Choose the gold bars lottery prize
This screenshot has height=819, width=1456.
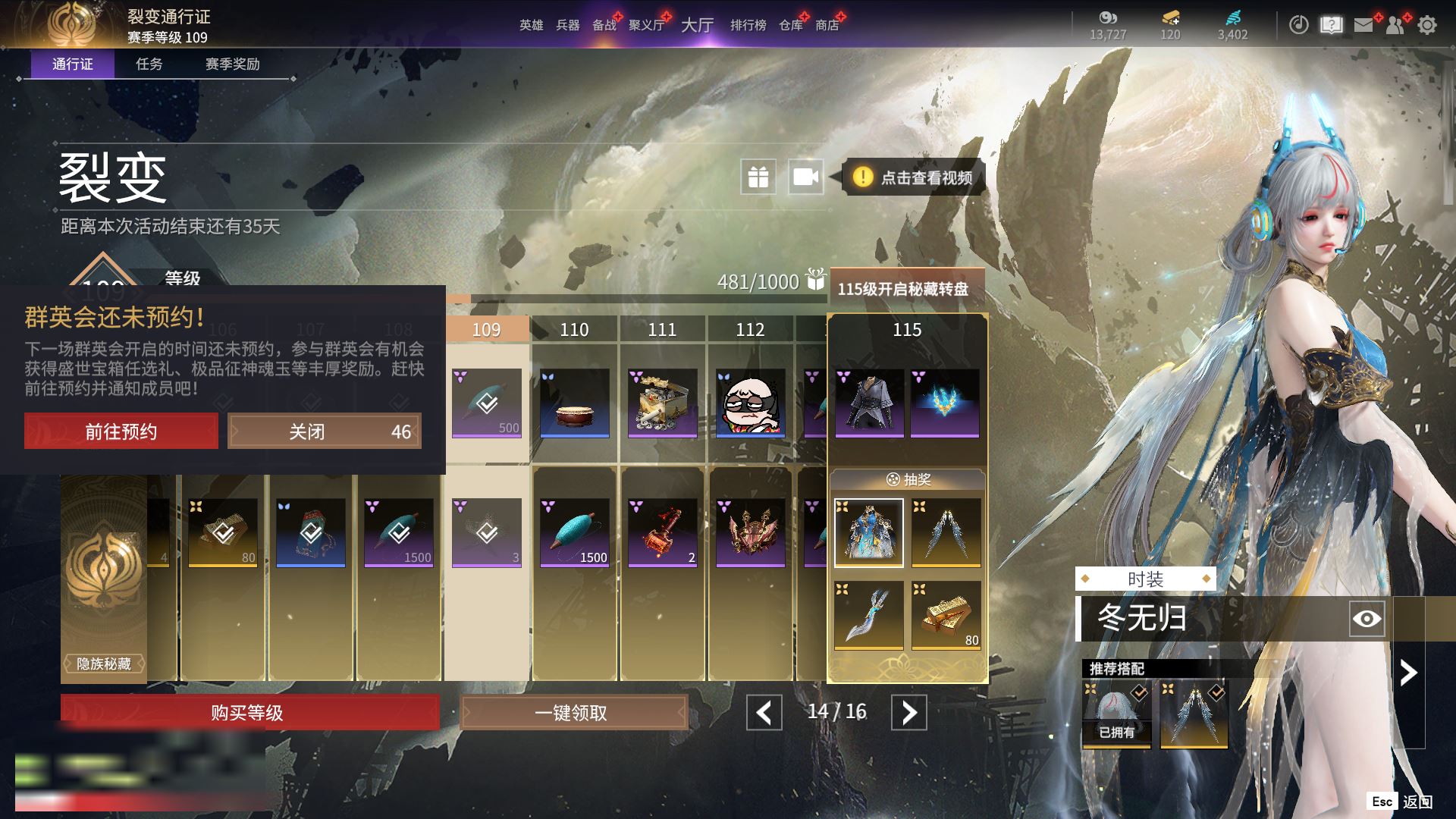click(x=946, y=615)
